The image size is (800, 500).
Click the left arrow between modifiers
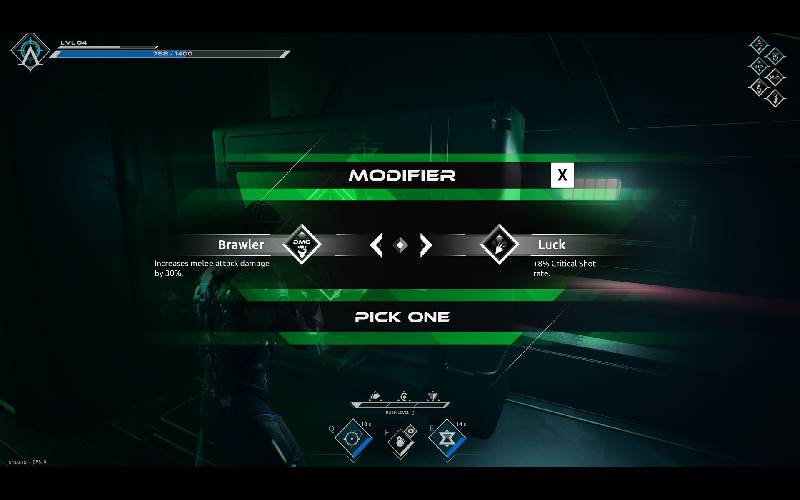(x=376, y=244)
